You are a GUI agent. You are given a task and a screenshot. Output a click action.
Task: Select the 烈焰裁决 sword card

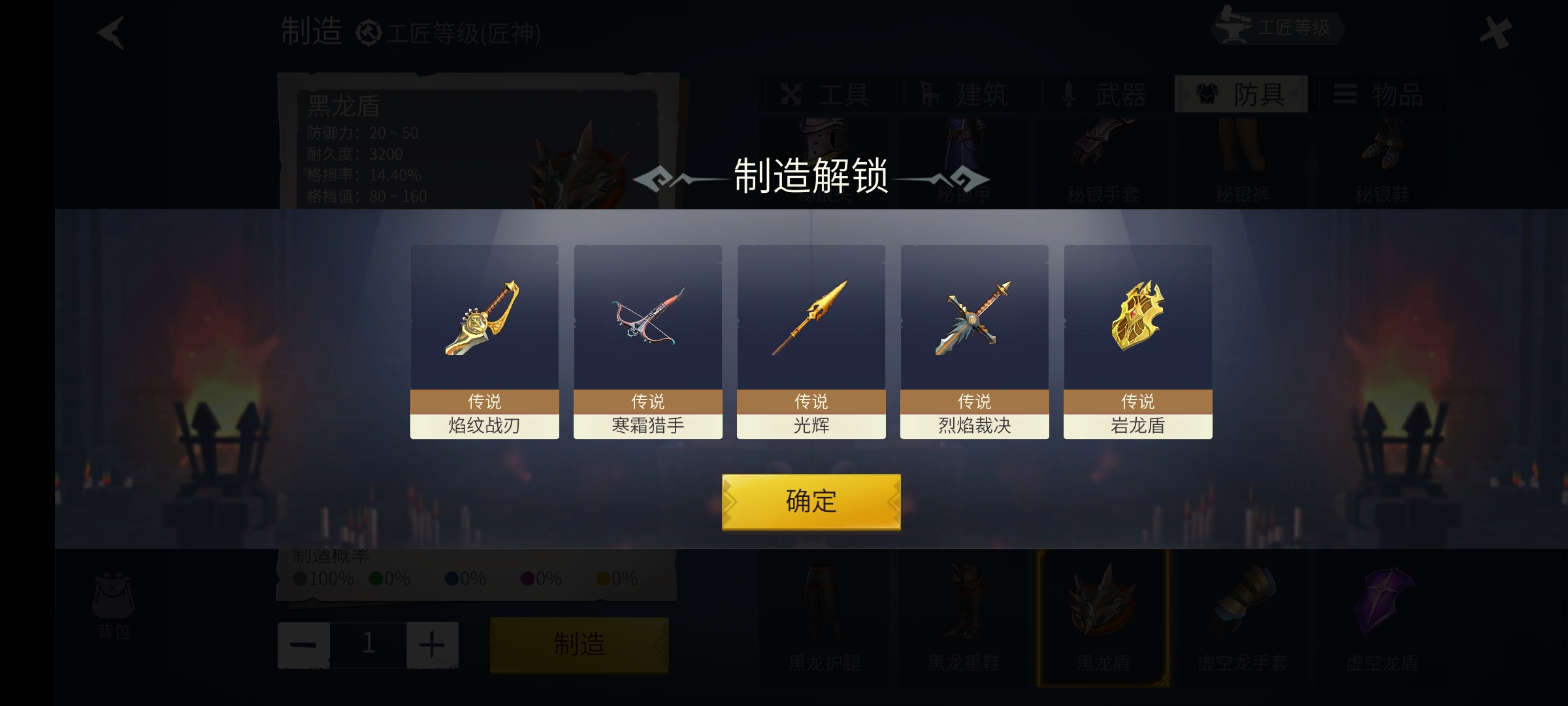(974, 341)
